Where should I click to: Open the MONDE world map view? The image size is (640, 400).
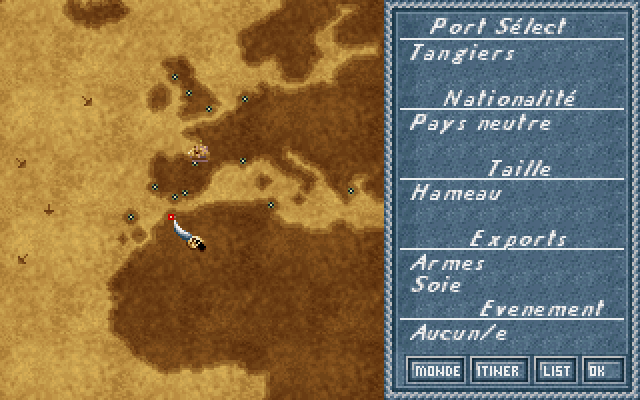pyautogui.click(x=437, y=371)
